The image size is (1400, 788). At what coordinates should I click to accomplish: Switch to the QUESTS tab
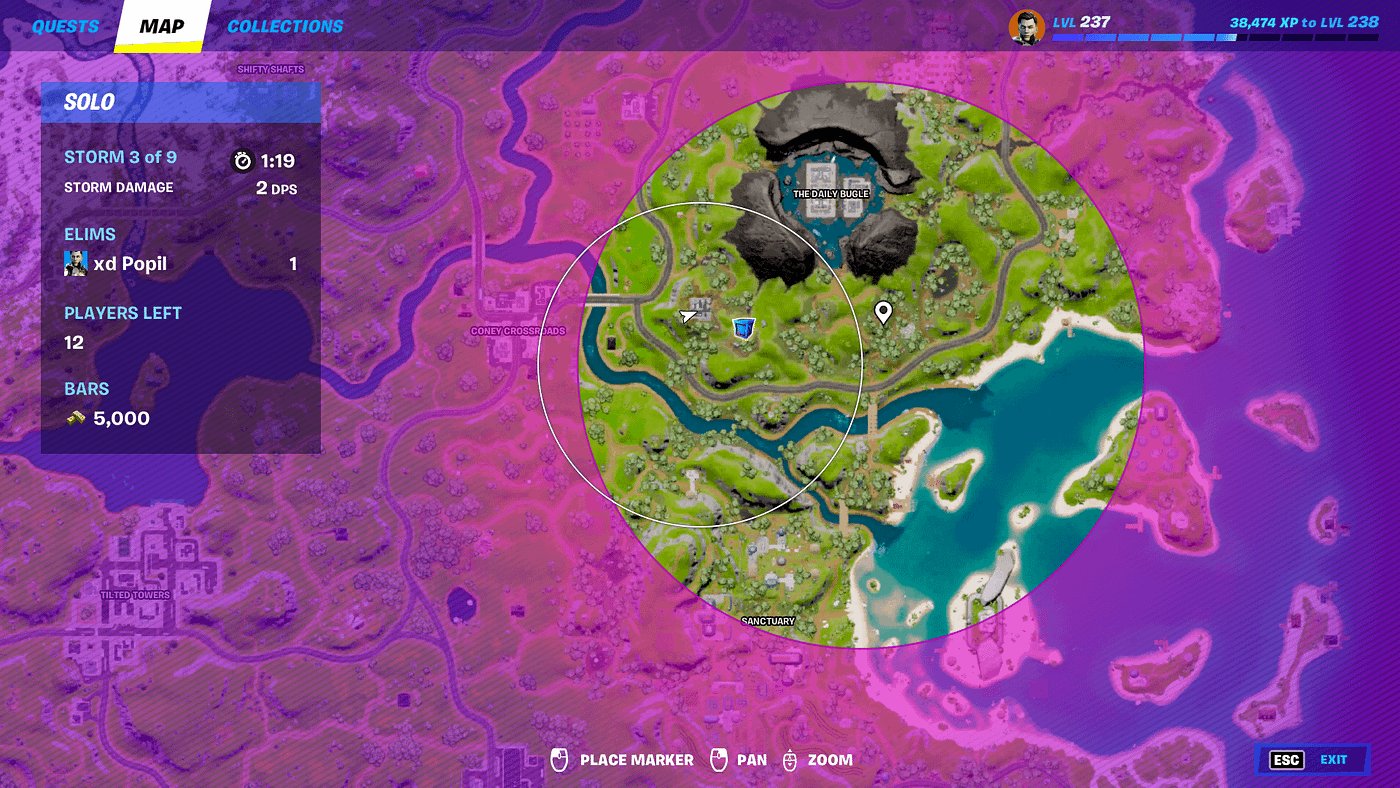pos(66,26)
